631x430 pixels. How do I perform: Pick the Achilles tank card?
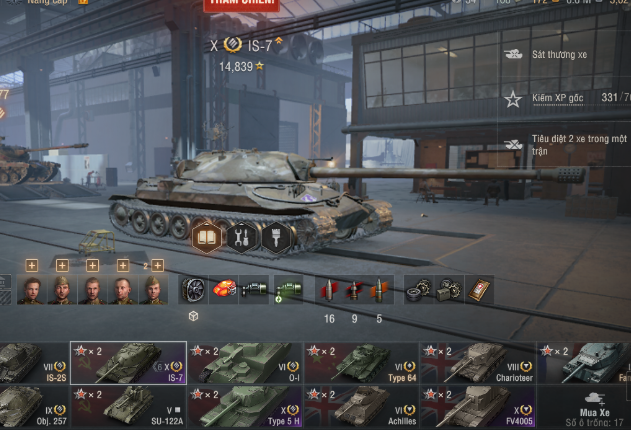362,407
